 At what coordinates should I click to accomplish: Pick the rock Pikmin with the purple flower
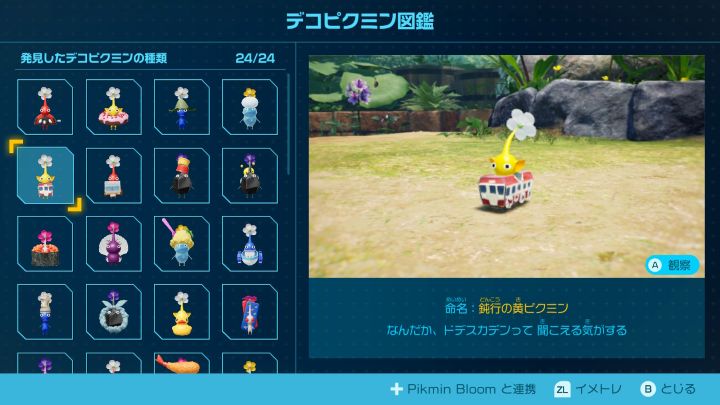(249, 176)
